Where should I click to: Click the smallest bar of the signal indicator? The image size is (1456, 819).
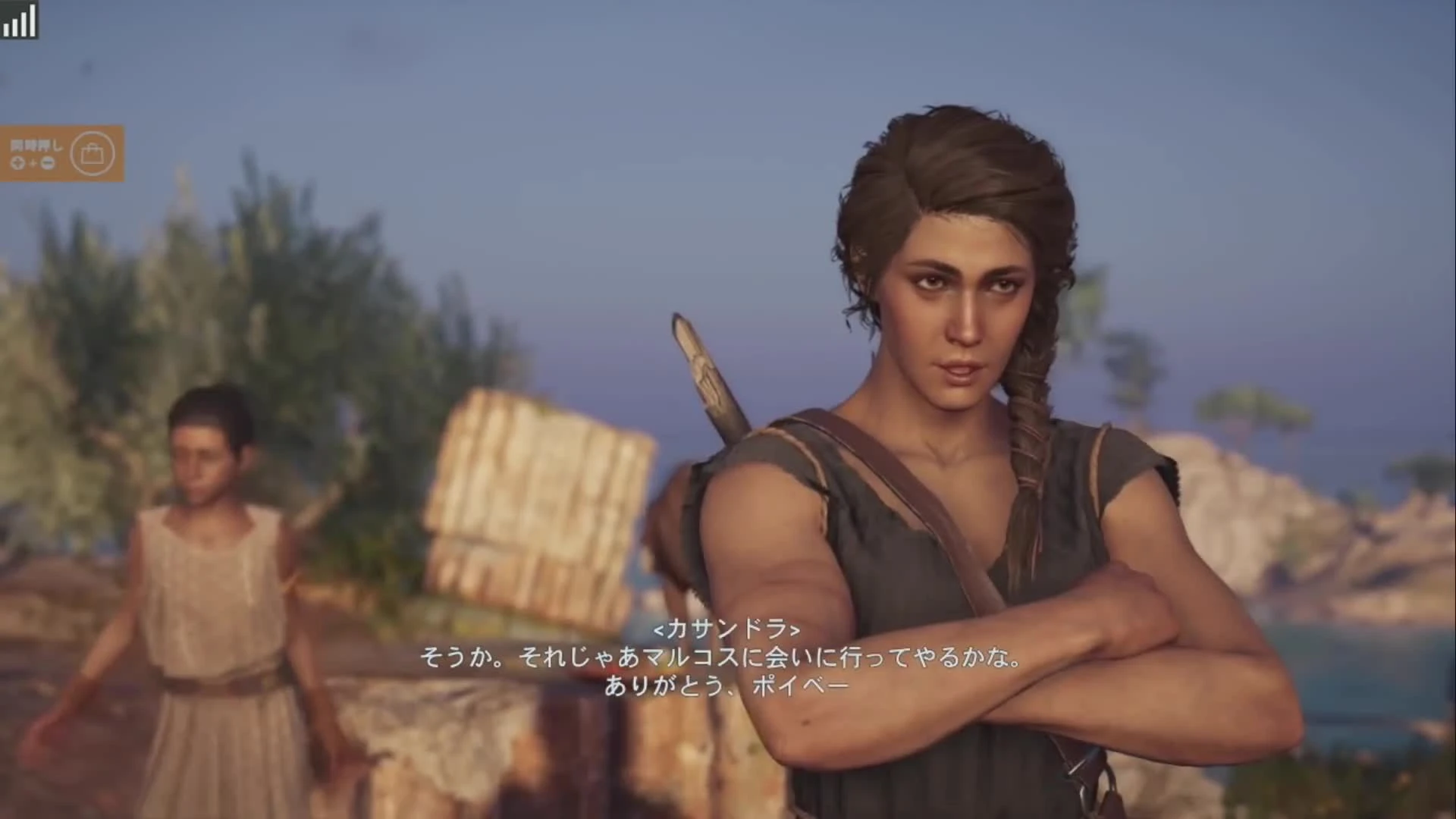point(7,29)
